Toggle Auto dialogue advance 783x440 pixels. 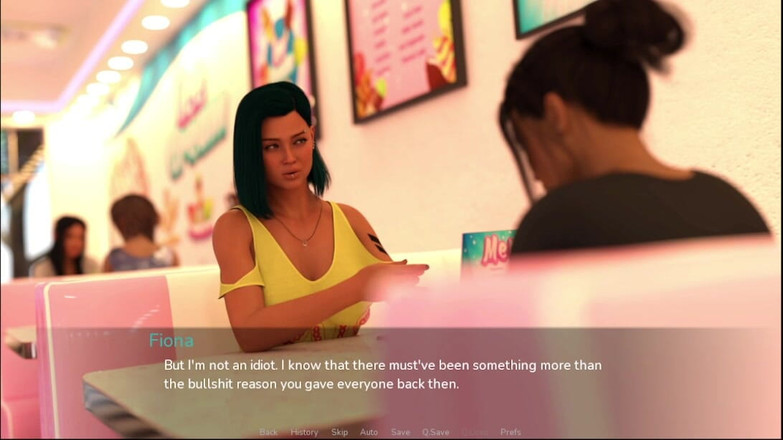tap(369, 432)
